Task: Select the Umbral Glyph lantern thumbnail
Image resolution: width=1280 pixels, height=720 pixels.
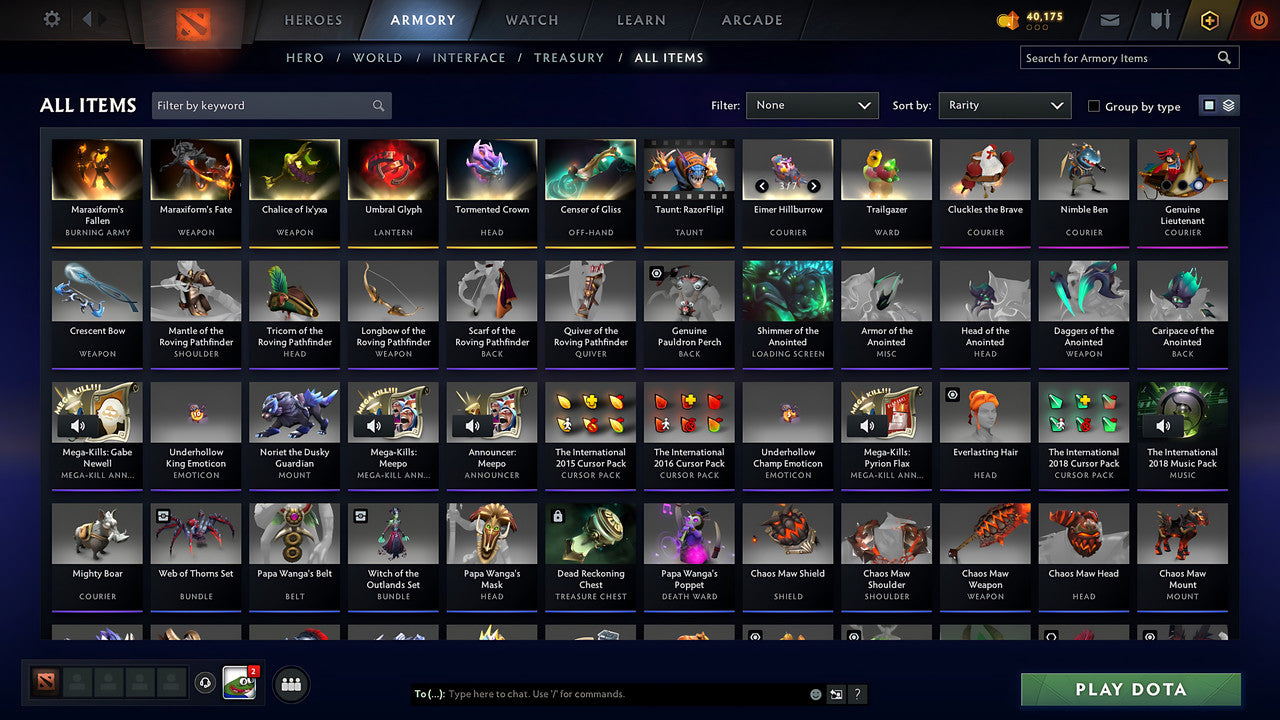Action: click(393, 168)
